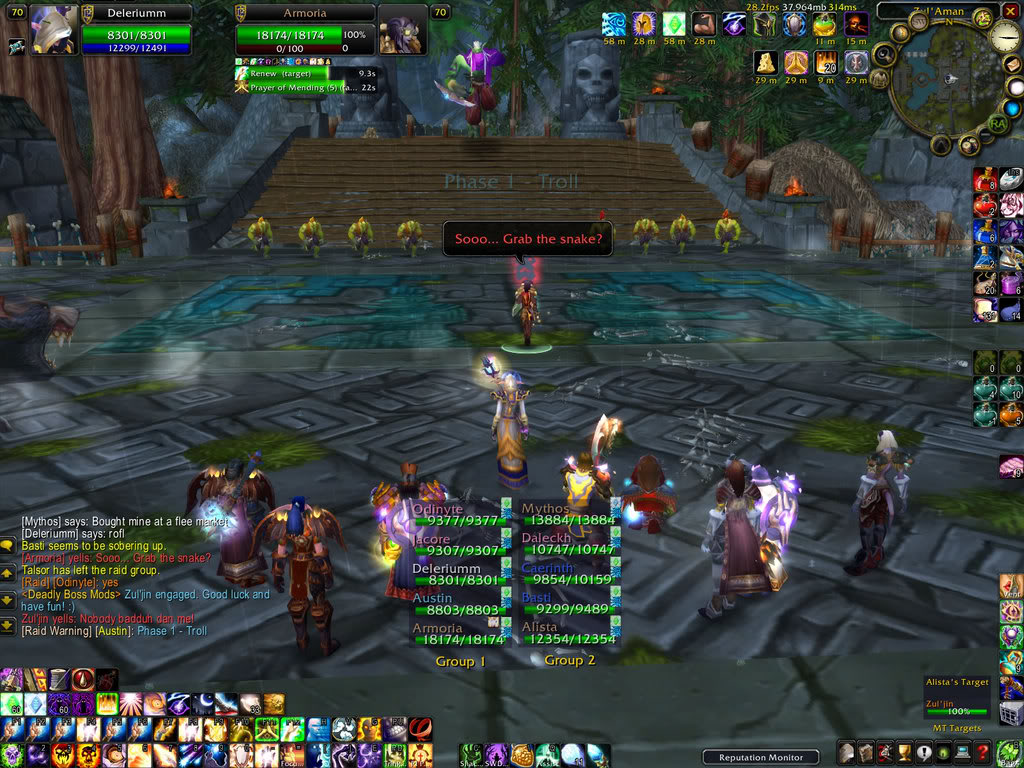1024x768 pixels.
Task: Click Deleriumm's player portrait
Action: click(54, 28)
